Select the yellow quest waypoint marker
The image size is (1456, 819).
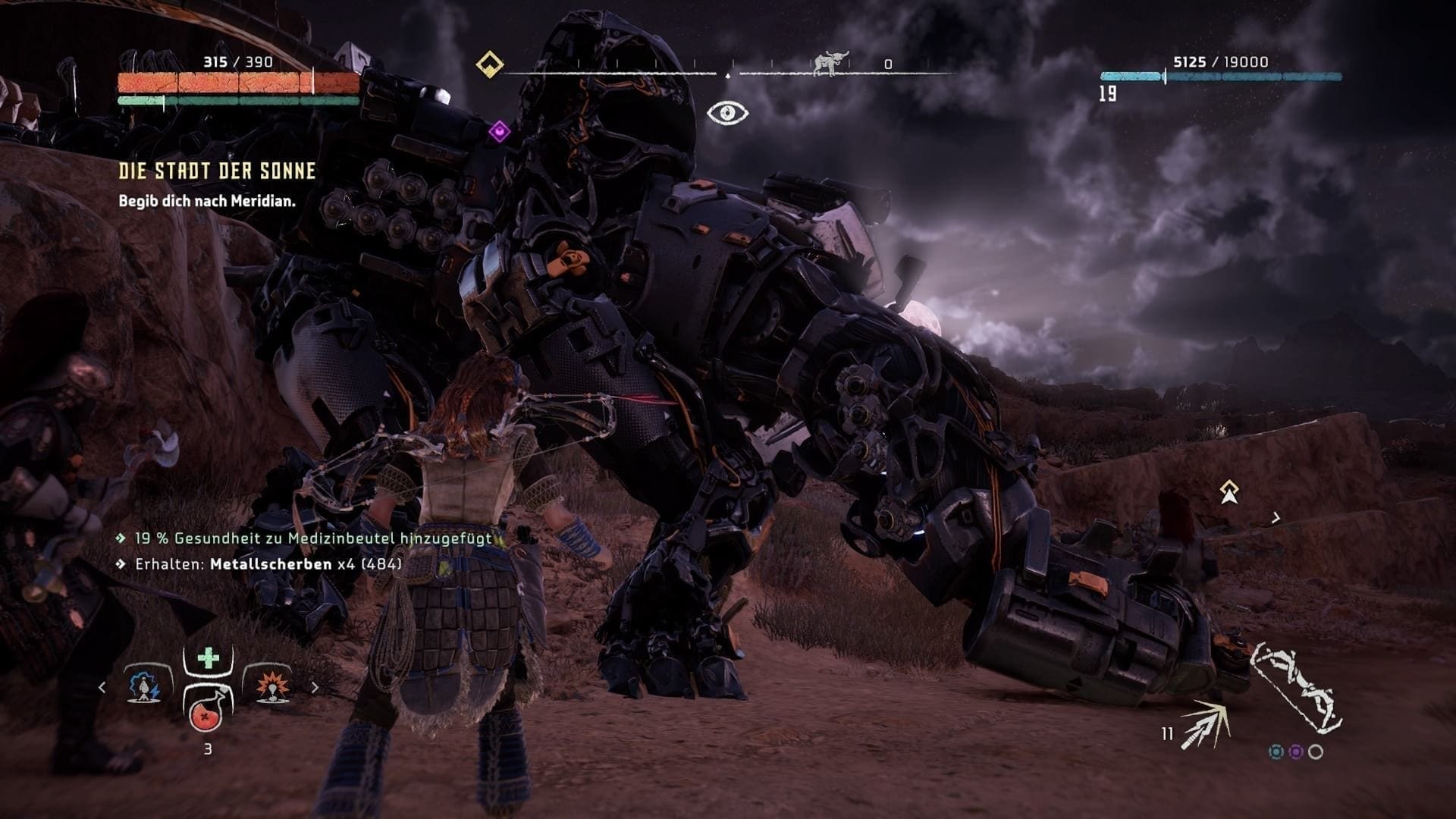point(1229,491)
